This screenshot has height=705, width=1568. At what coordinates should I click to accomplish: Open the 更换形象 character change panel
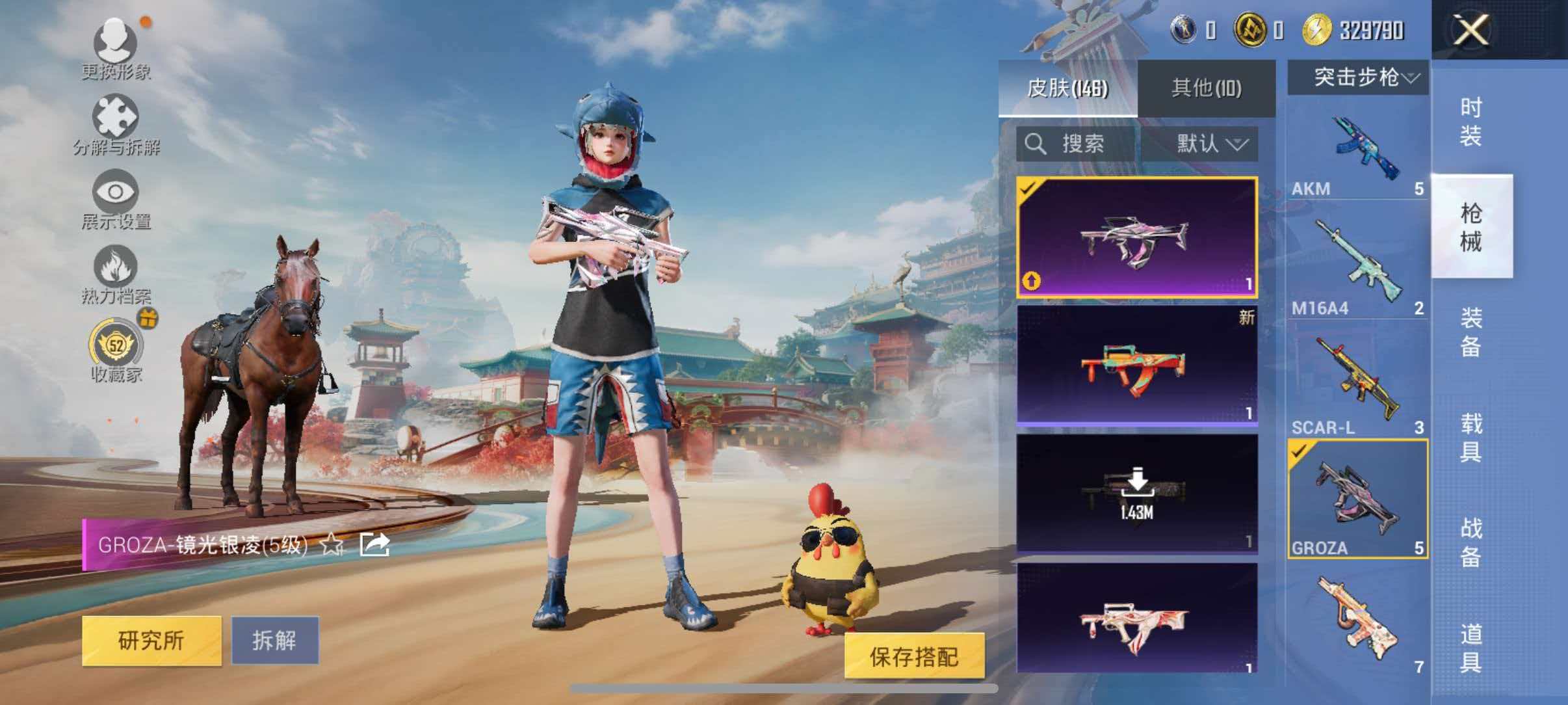tap(116, 49)
